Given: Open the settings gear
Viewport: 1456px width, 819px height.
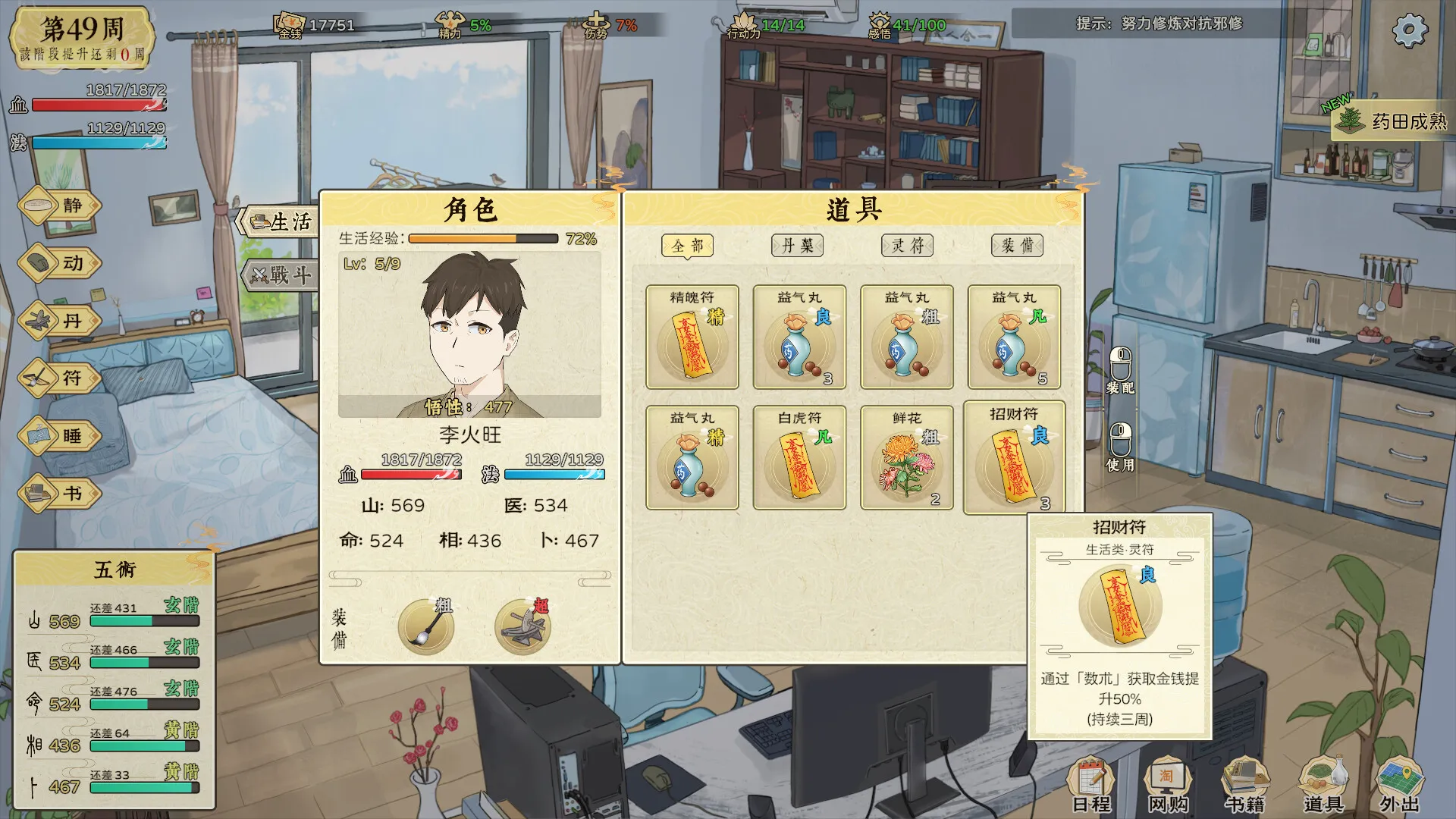Looking at the screenshot, I should coord(1410,30).
